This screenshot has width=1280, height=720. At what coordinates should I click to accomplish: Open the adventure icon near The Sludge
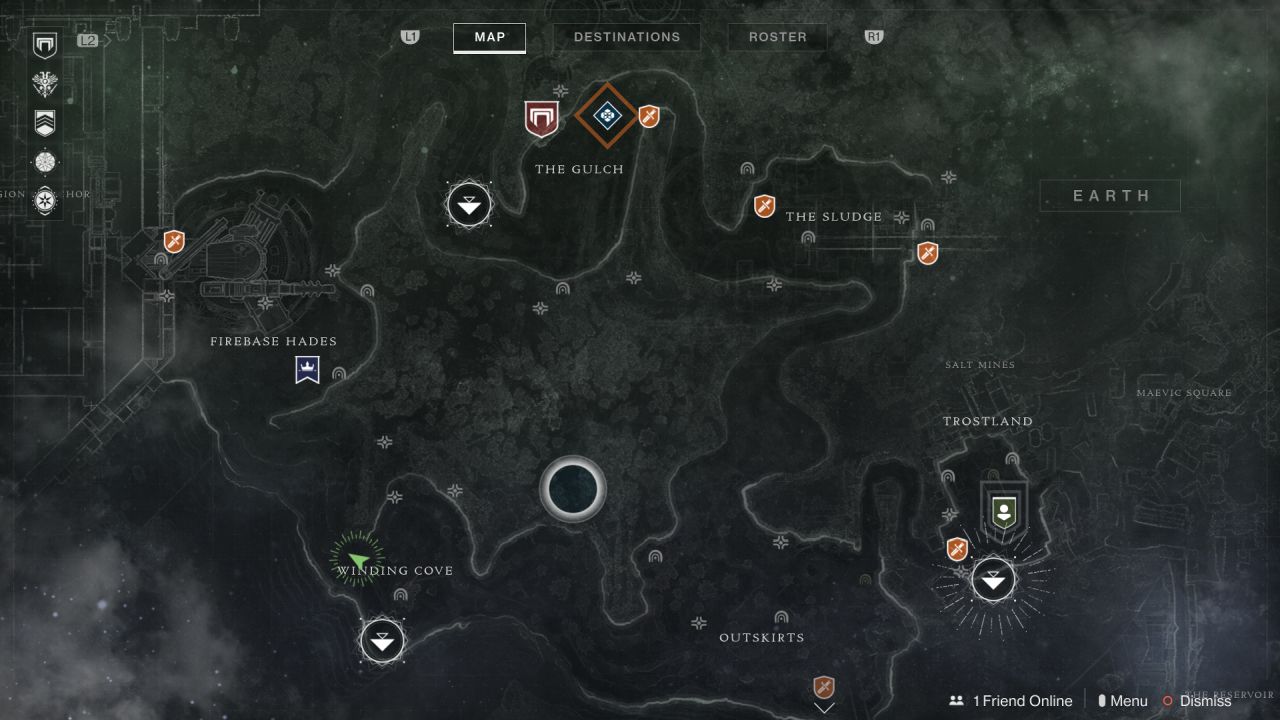click(763, 206)
